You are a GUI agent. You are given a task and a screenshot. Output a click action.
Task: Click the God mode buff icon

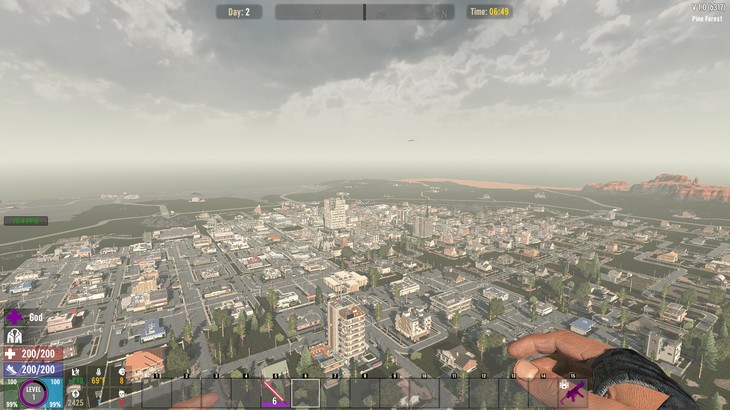pos(14,317)
